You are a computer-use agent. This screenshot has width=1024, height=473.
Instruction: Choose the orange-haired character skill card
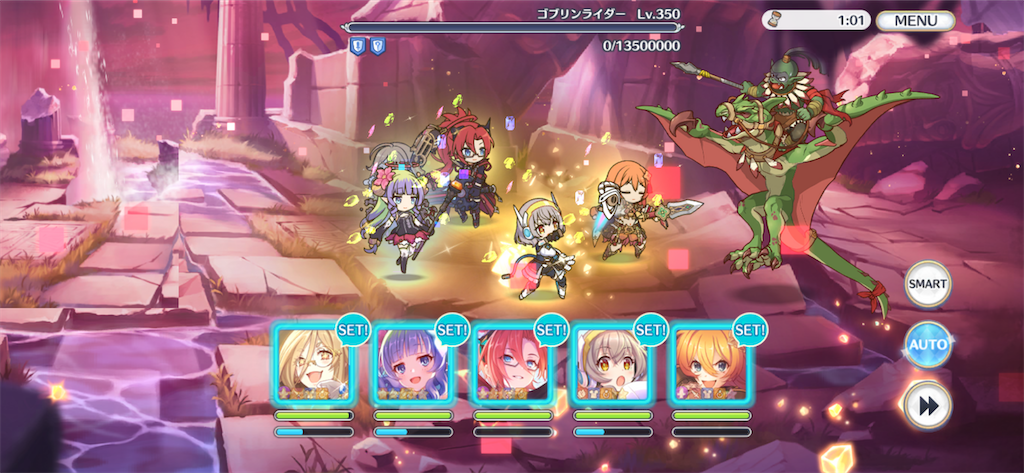coord(710,364)
